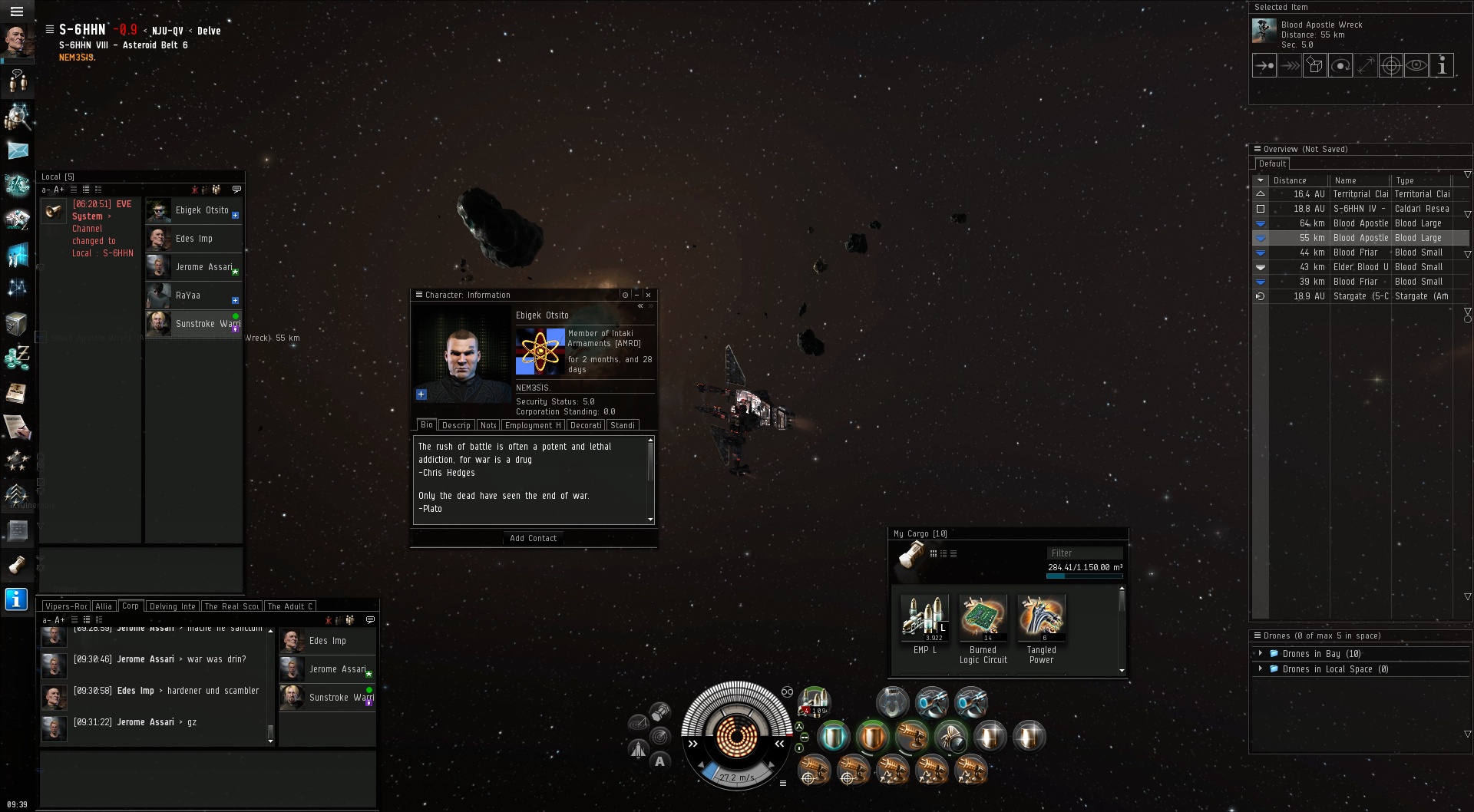The width and height of the screenshot is (1474, 812).
Task: Switch to Delving Intel chat channel
Action: [172, 606]
